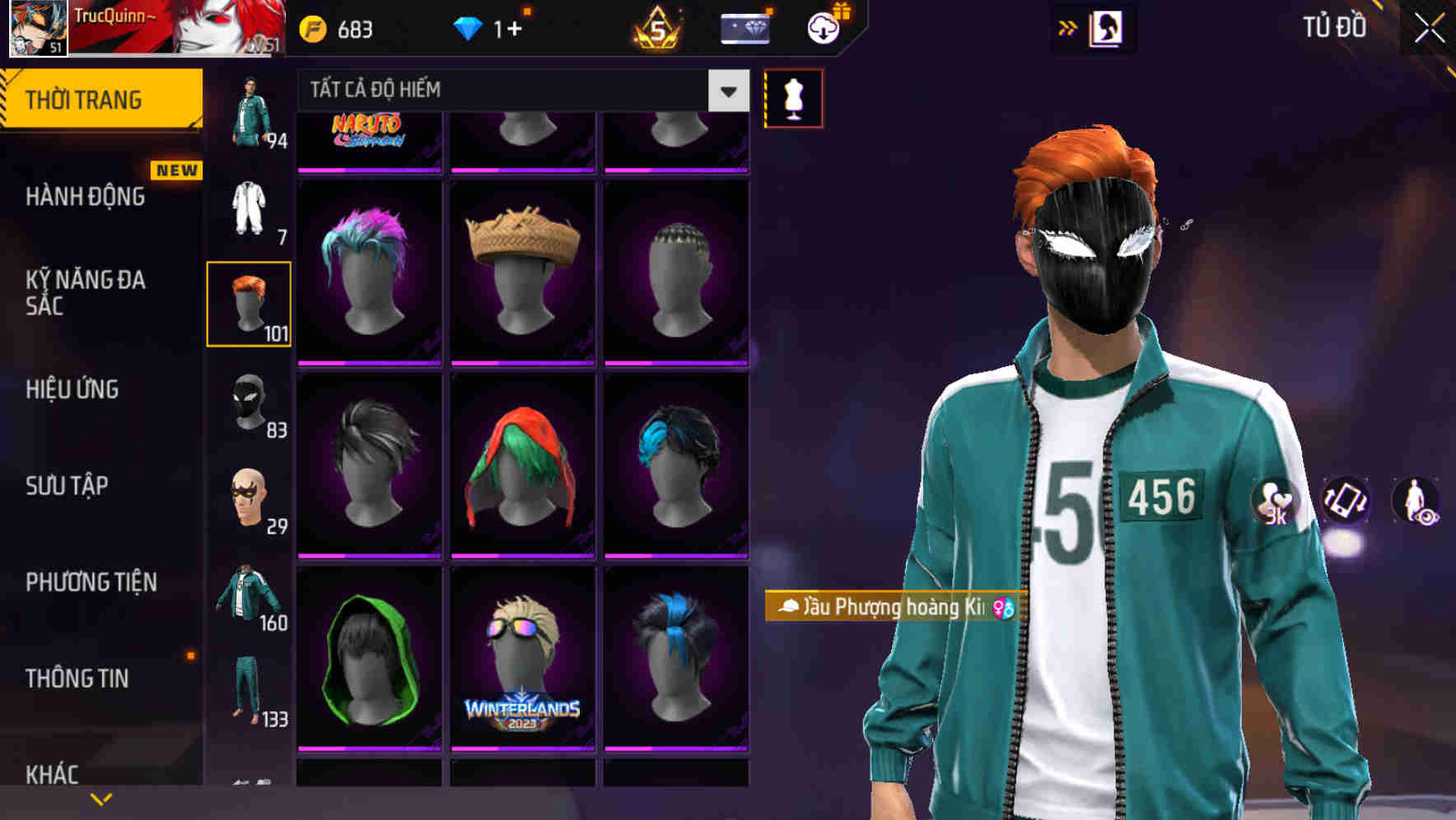Open the pants category icon showing 133
Image resolution: width=1456 pixels, height=820 pixels.
[249, 696]
